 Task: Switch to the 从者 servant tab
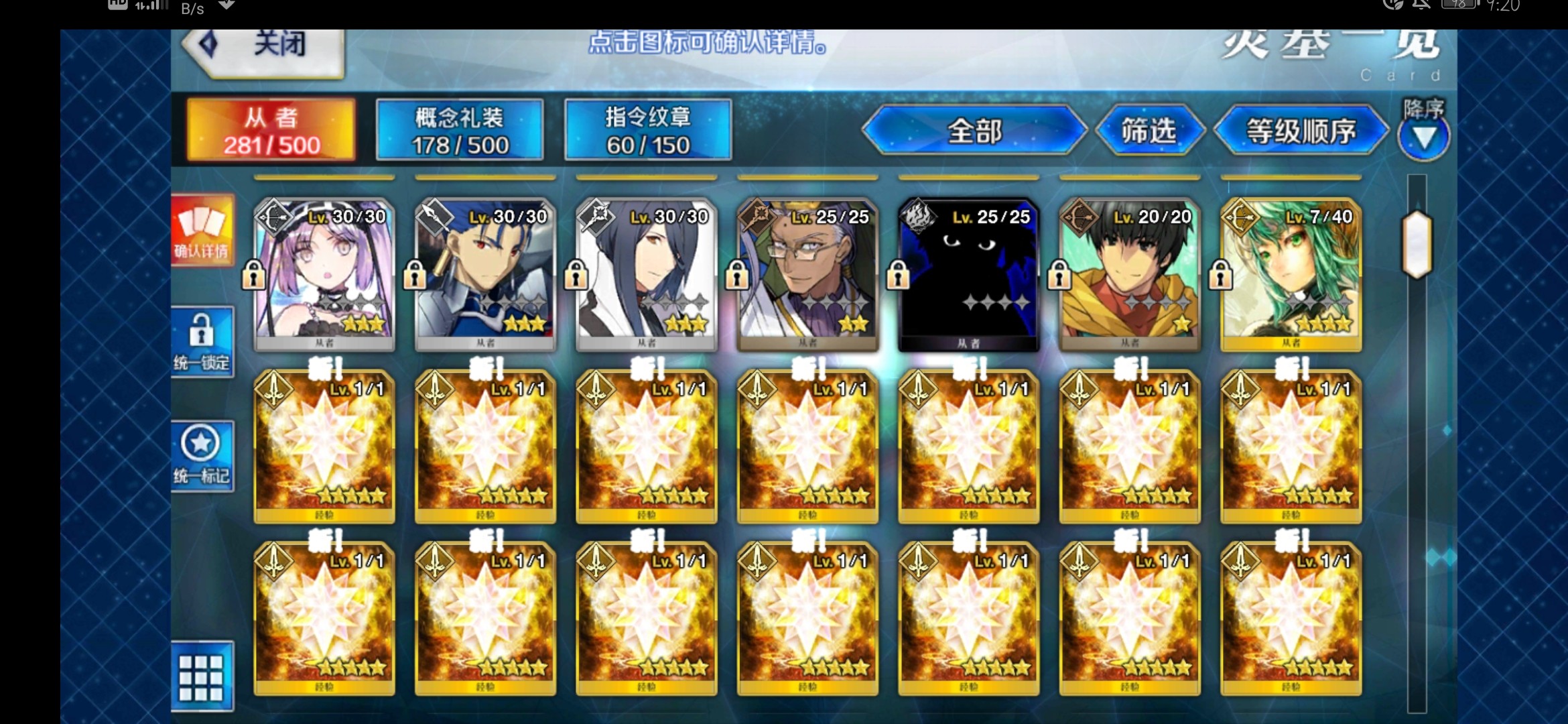pos(271,131)
